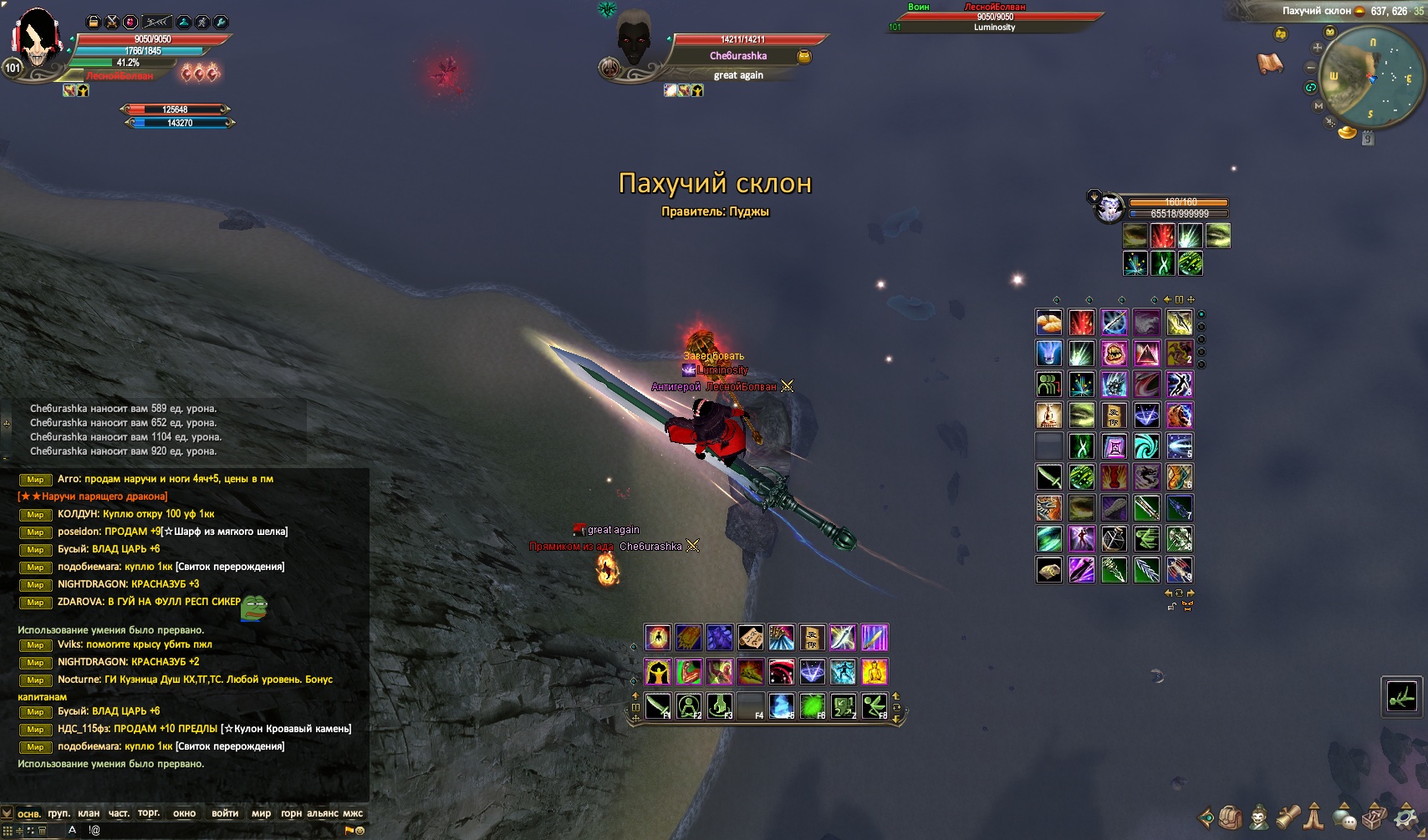Open the backpack inventory icon
Viewport: 1428px width, 840px height.
[x=1230, y=817]
